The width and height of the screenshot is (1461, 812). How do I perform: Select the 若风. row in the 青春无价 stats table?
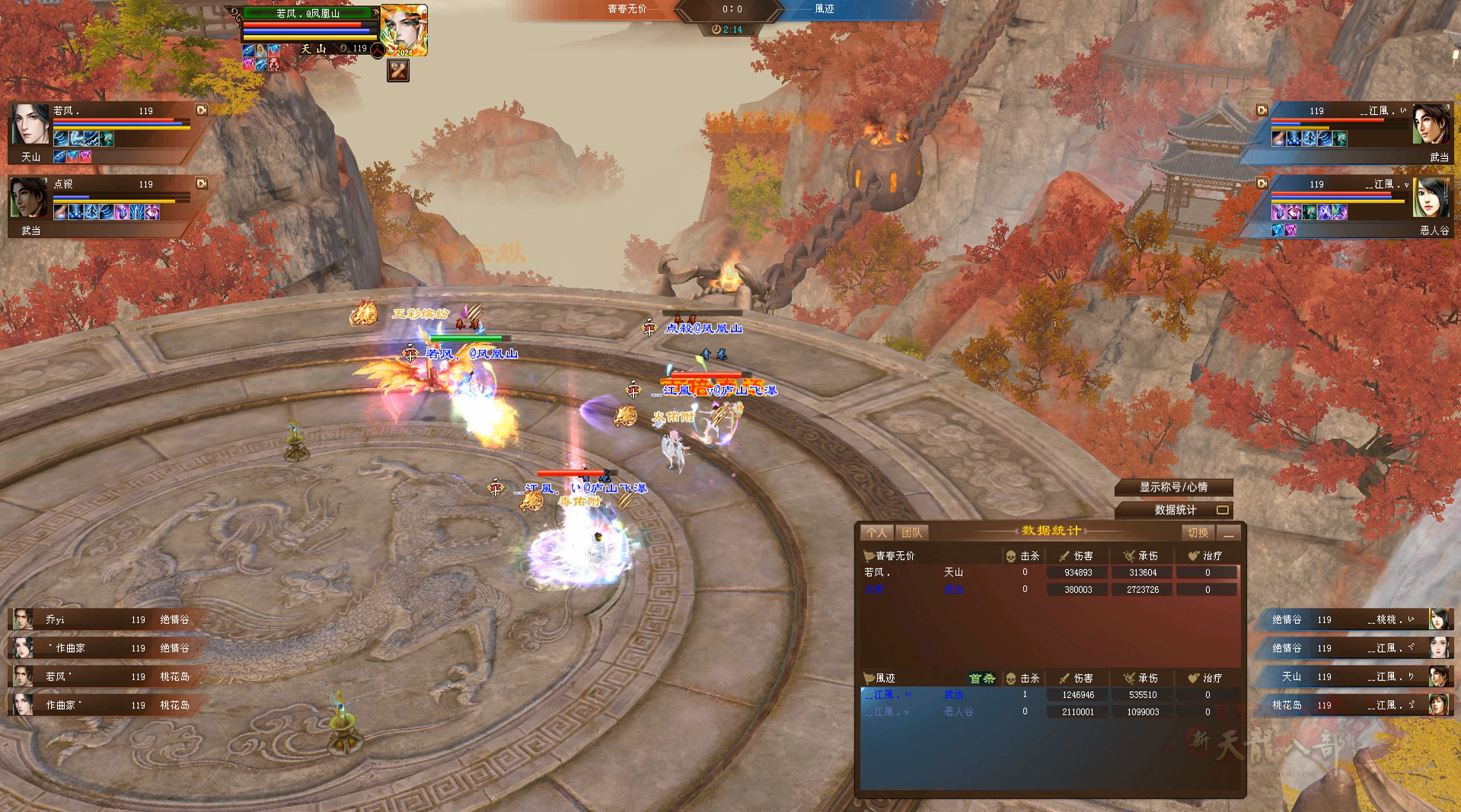(x=1049, y=572)
